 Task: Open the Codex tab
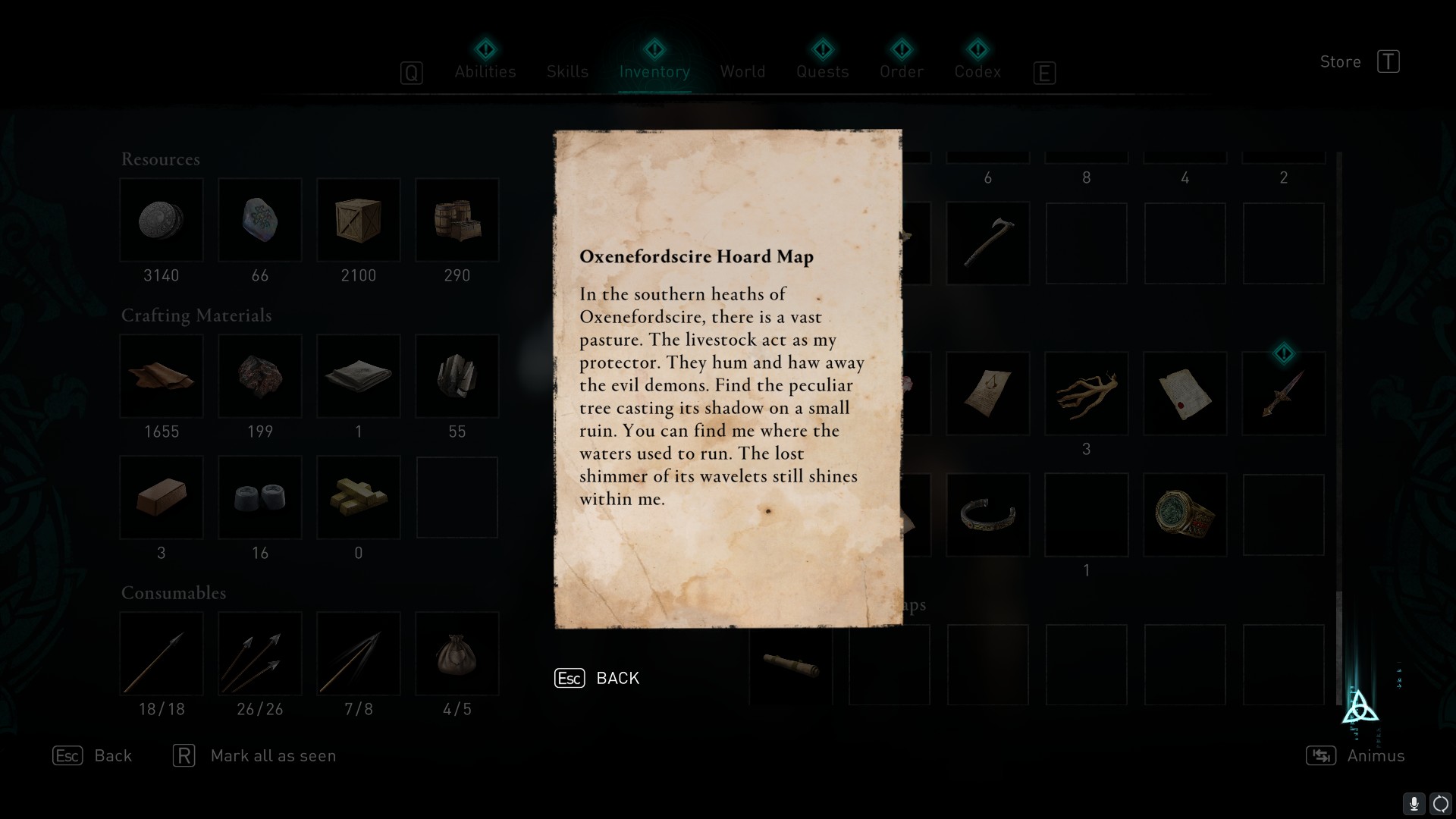point(977,71)
